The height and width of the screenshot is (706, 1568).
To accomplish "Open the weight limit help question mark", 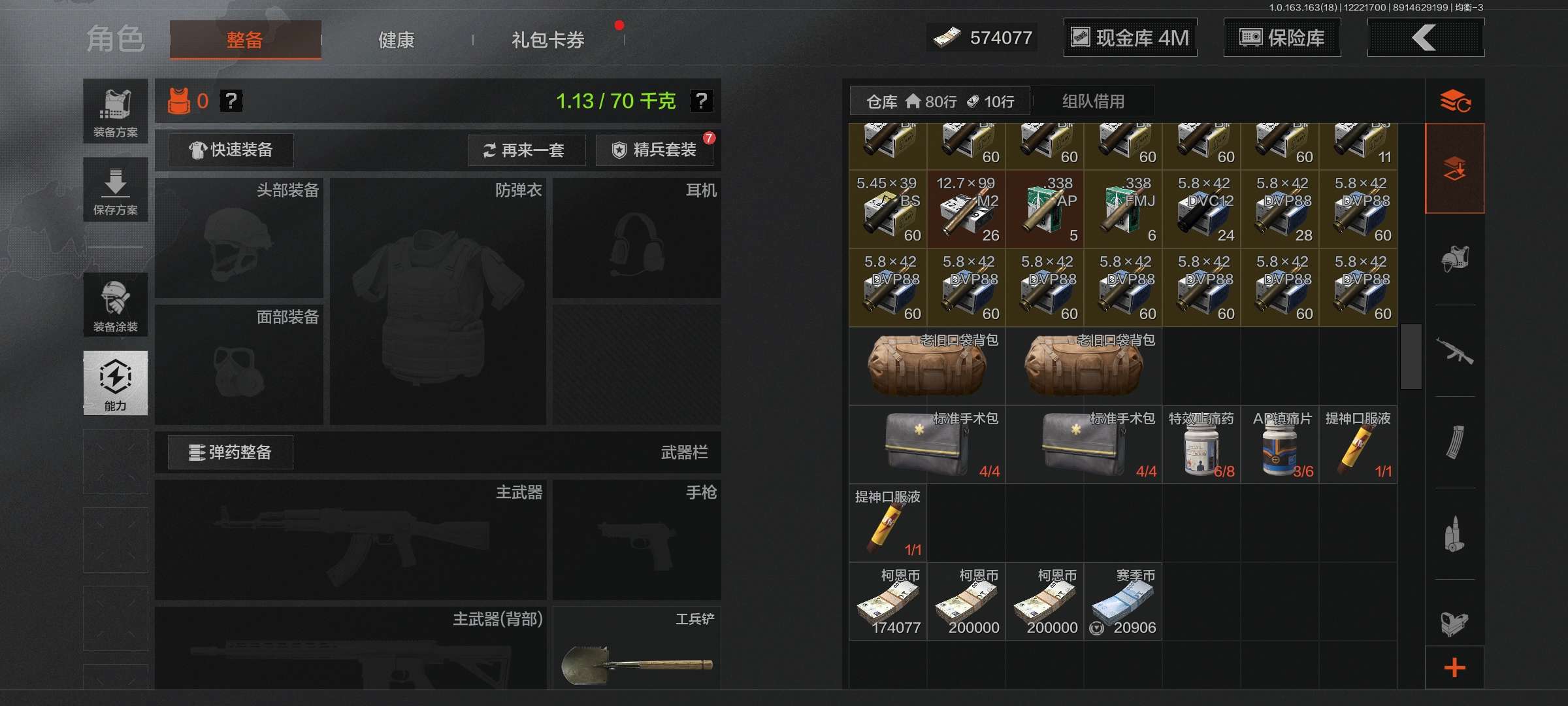I will coord(701,102).
